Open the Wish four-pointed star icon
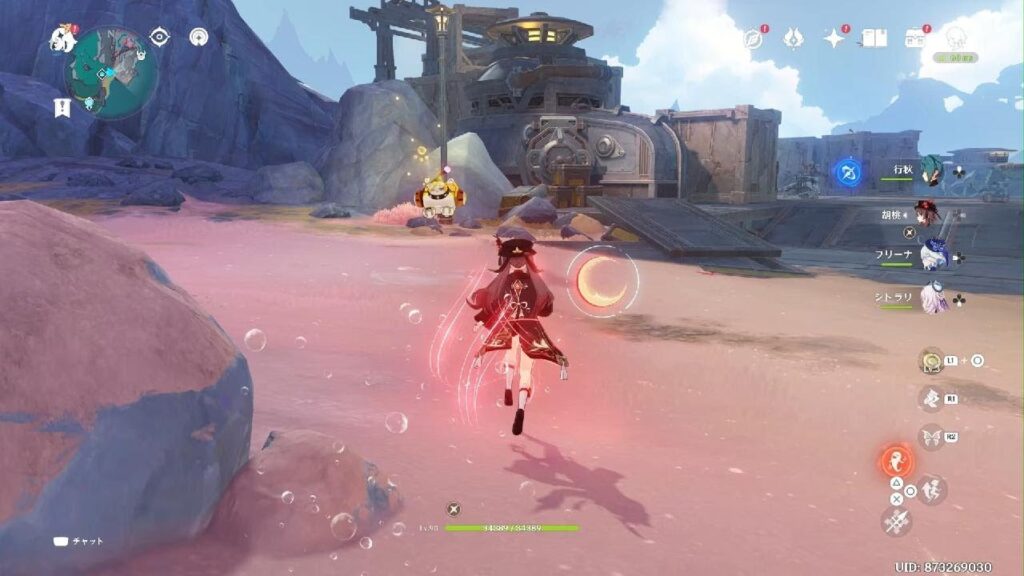Image resolution: width=1024 pixels, height=576 pixels. (834, 38)
